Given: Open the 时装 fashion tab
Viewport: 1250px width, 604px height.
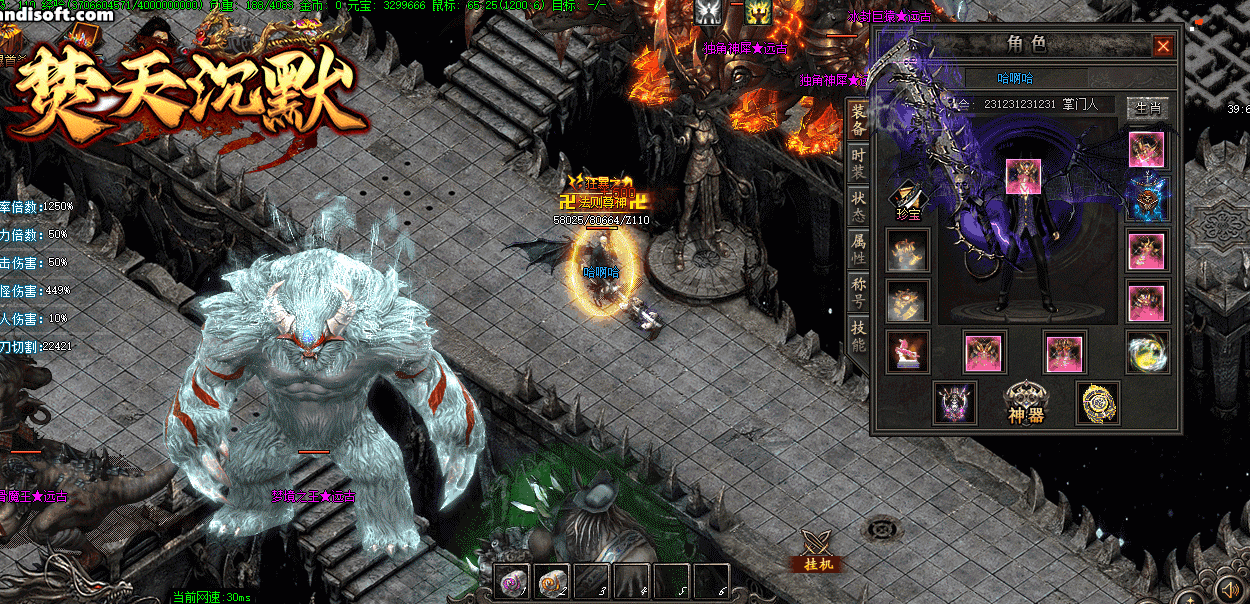Looking at the screenshot, I should [x=858, y=166].
